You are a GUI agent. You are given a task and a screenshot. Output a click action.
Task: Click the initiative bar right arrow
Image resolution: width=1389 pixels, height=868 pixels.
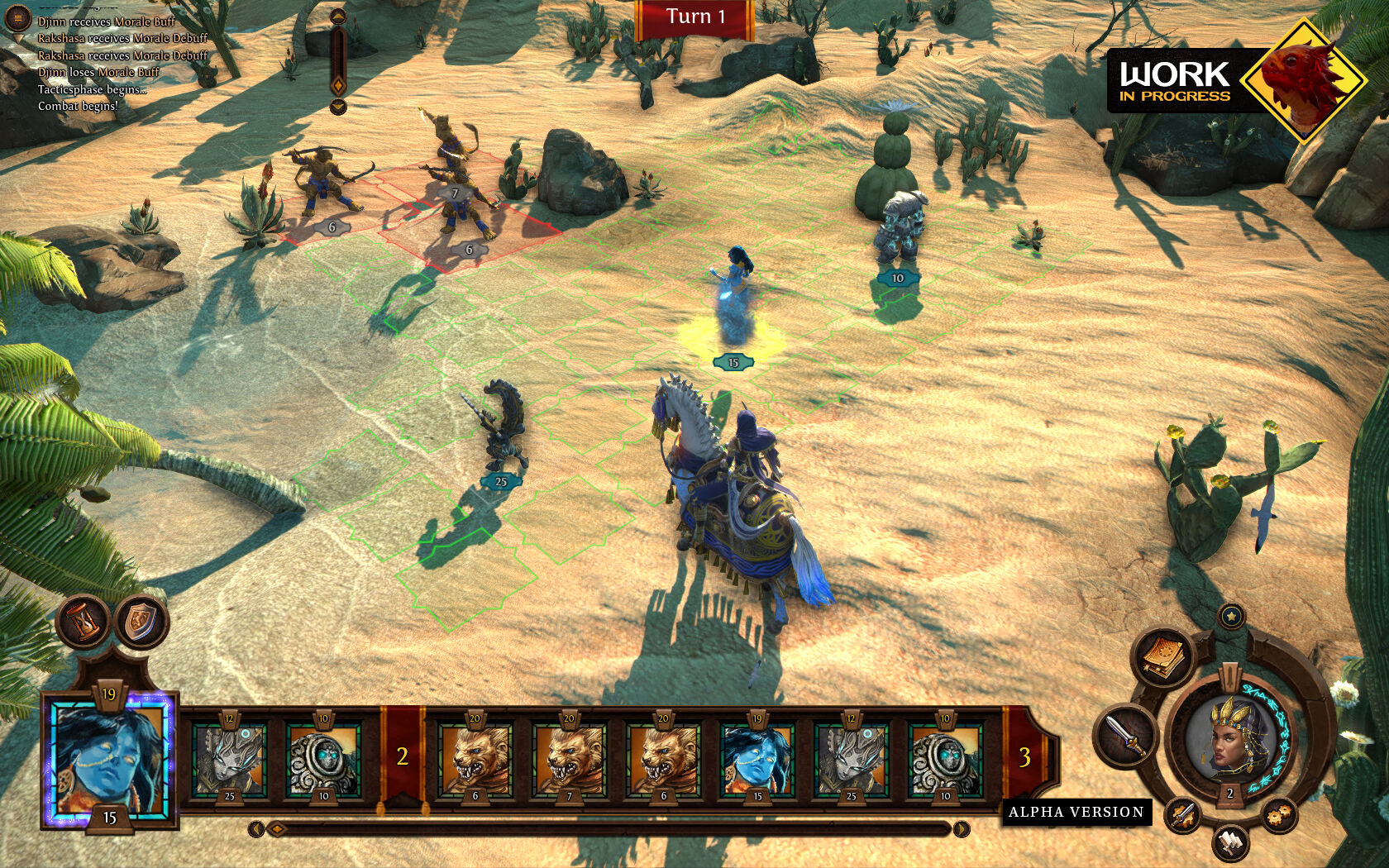tap(962, 828)
